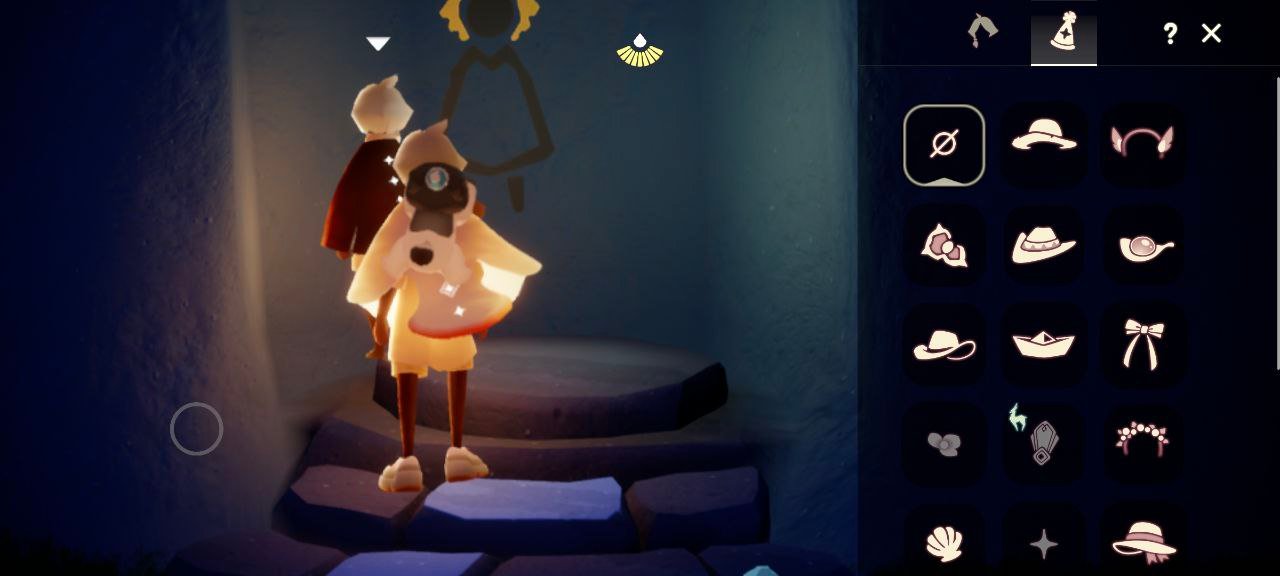This screenshot has width=1280, height=576.
Task: Open the question mark help
Action: point(1170,34)
